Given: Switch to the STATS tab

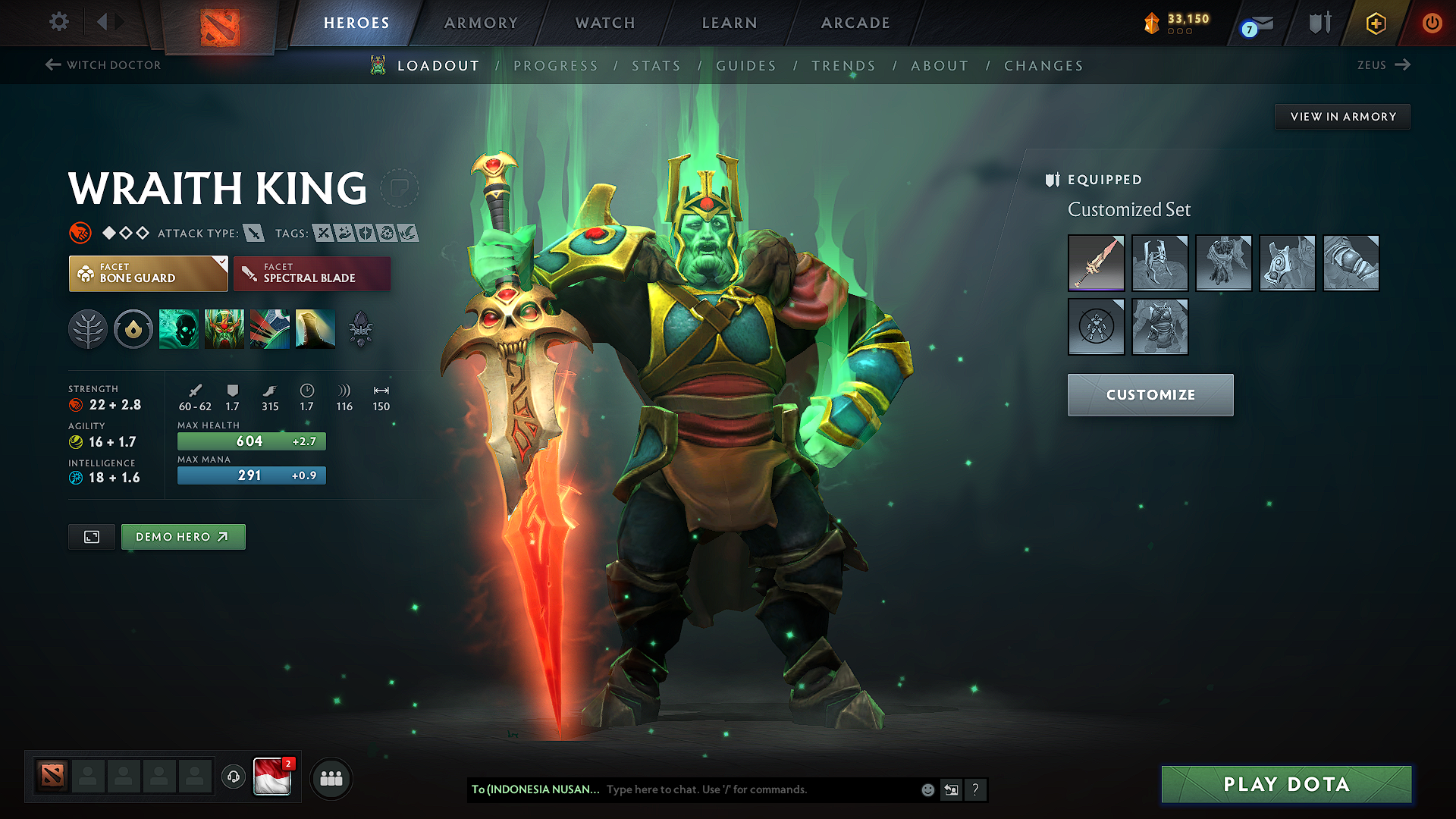Looking at the screenshot, I should click(x=657, y=65).
